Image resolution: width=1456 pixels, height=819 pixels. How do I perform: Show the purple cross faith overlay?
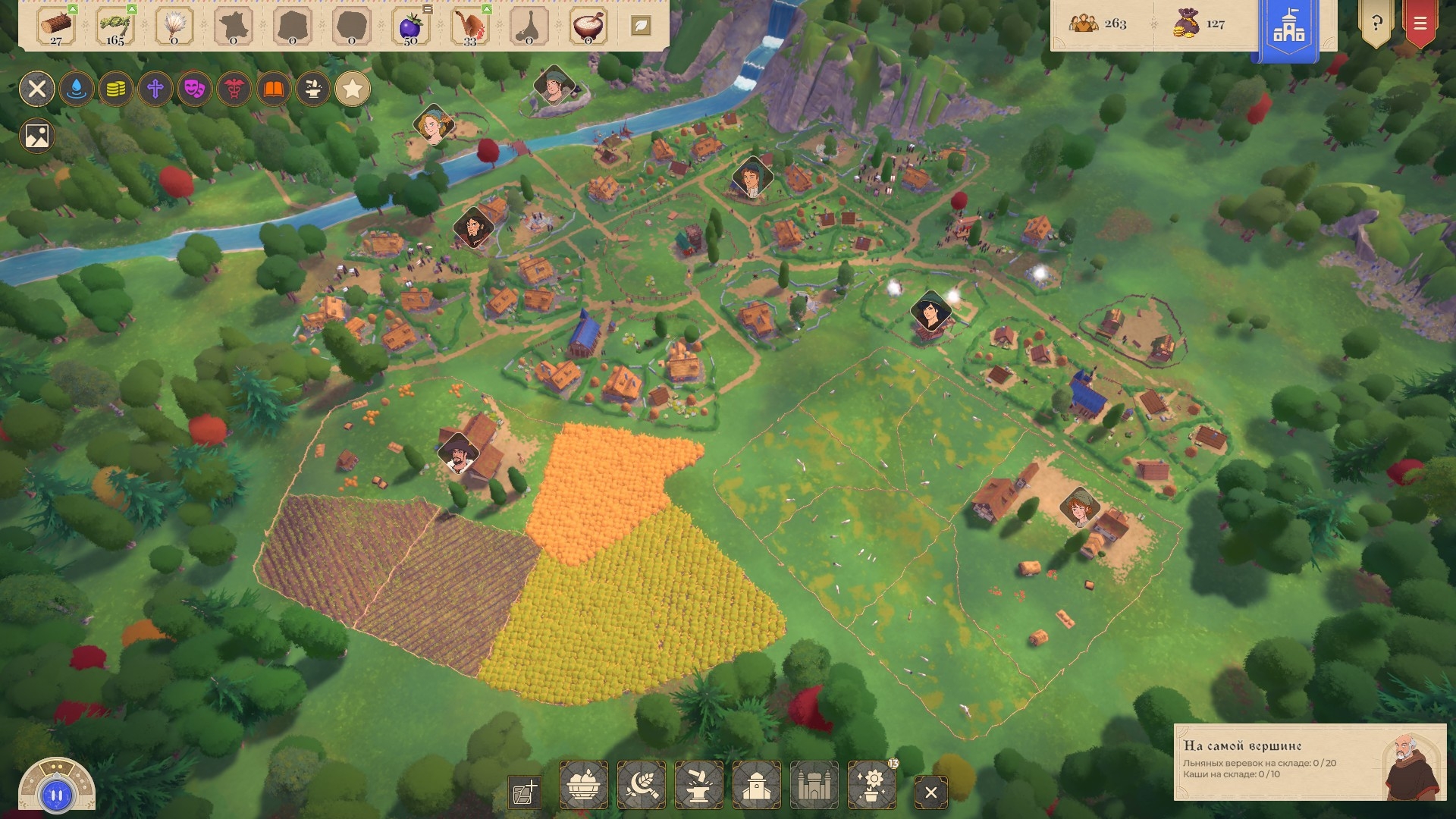[x=155, y=89]
